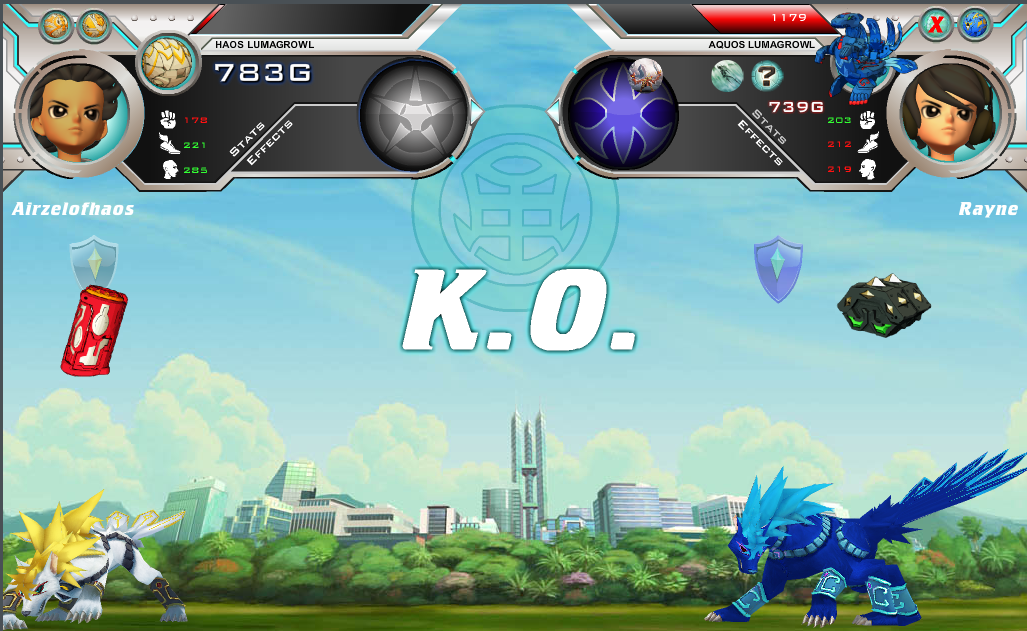
Task: Click the dark spiked battle gear
Action: (x=883, y=305)
